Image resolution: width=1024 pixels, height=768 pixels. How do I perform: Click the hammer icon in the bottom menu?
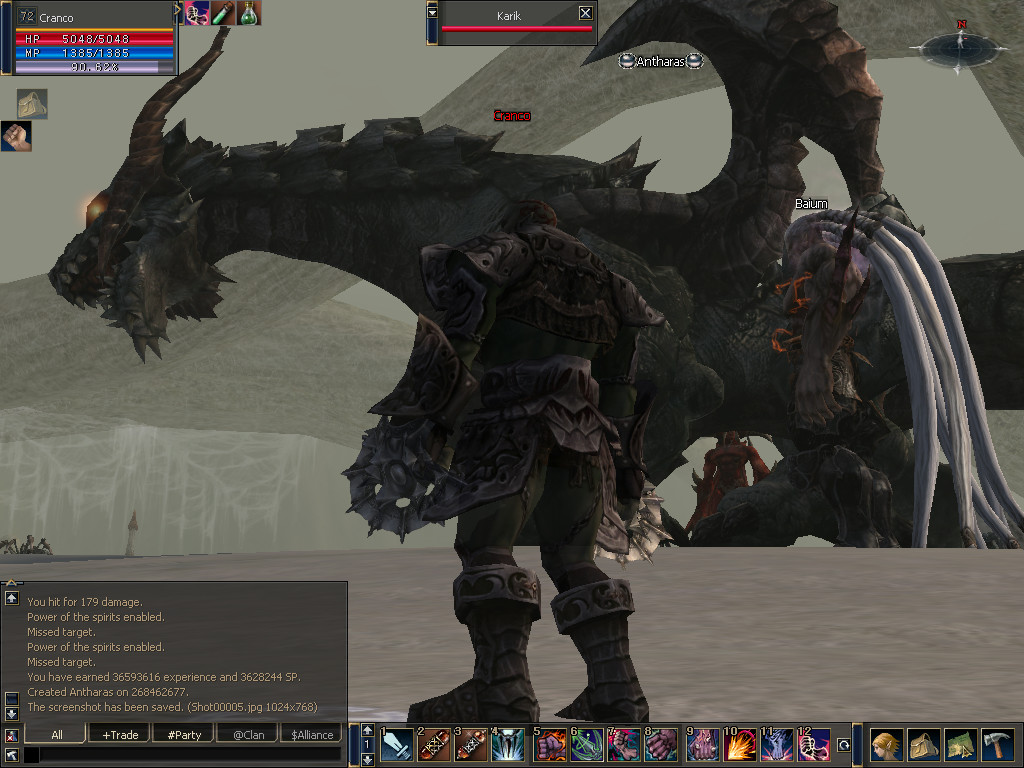[997, 745]
